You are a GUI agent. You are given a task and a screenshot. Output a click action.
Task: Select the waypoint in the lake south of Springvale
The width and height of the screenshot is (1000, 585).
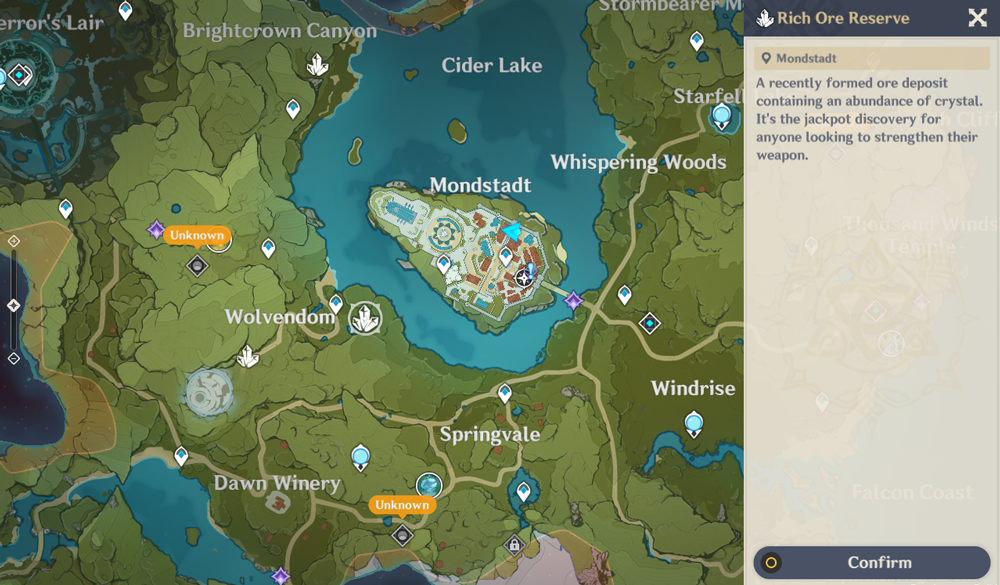523,491
